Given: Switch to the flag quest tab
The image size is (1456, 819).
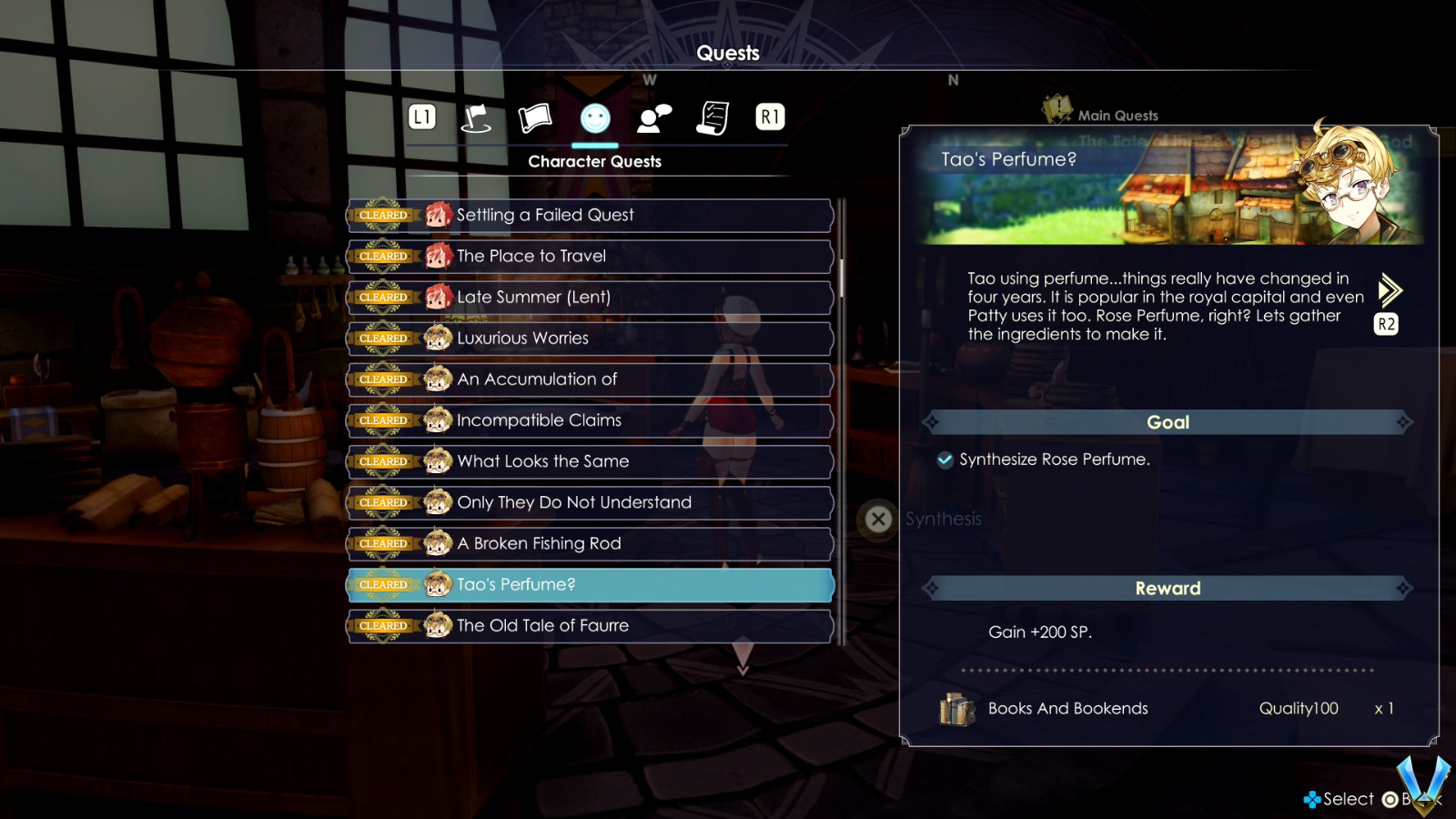Looking at the screenshot, I should [x=476, y=118].
